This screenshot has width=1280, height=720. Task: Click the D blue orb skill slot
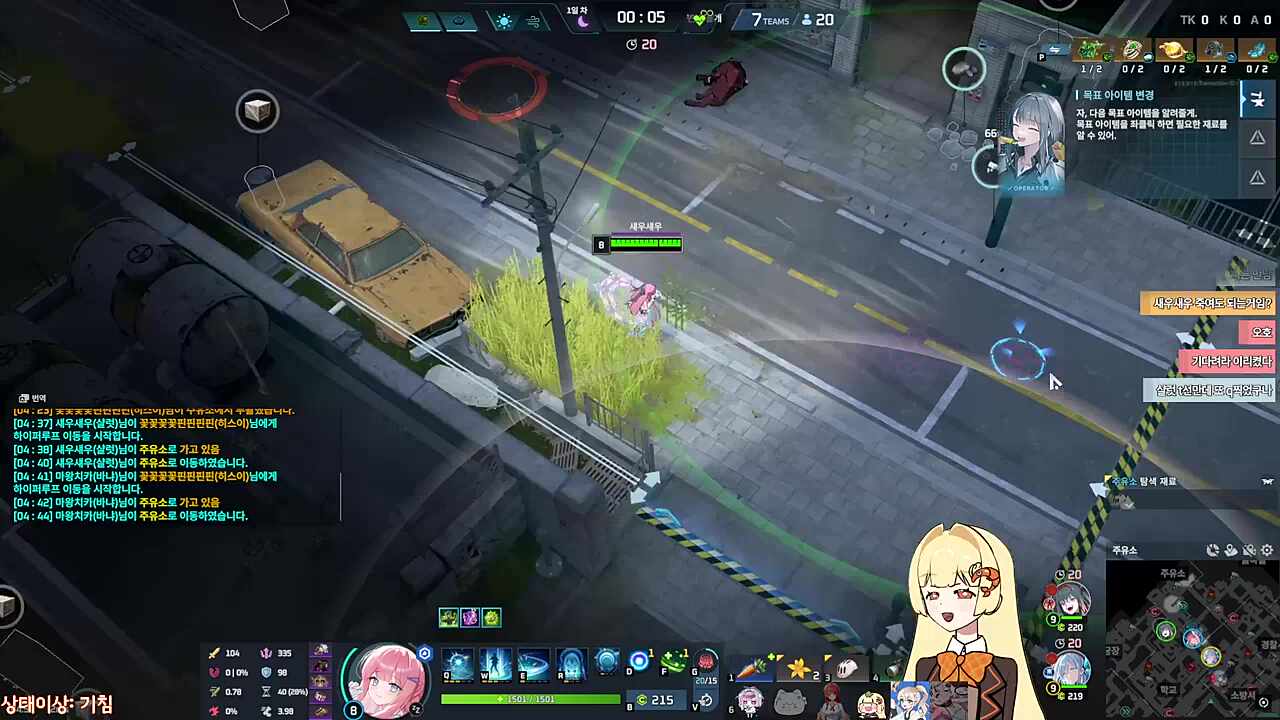click(x=638, y=660)
